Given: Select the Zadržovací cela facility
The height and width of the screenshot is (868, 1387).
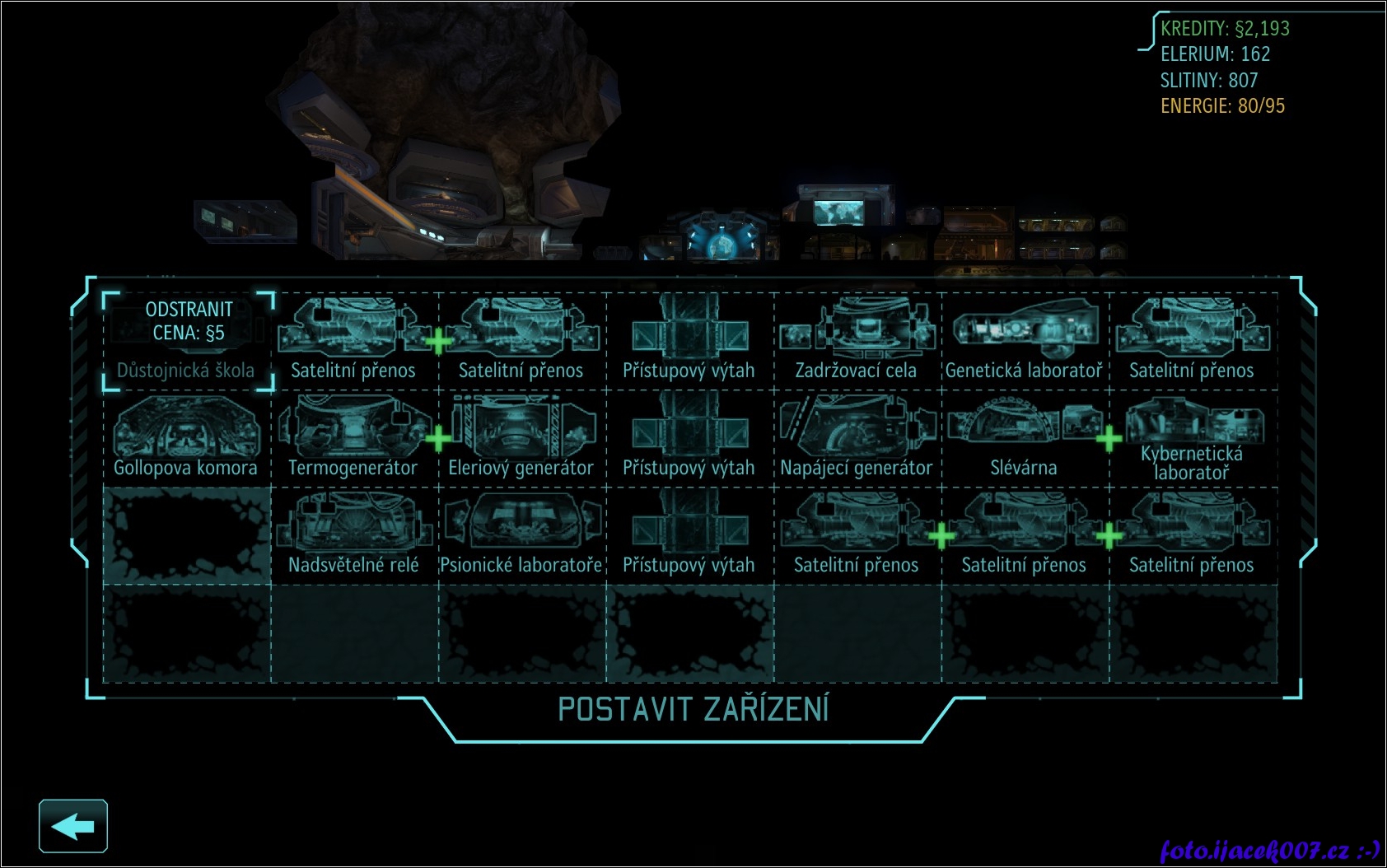Looking at the screenshot, I should click(x=857, y=341).
